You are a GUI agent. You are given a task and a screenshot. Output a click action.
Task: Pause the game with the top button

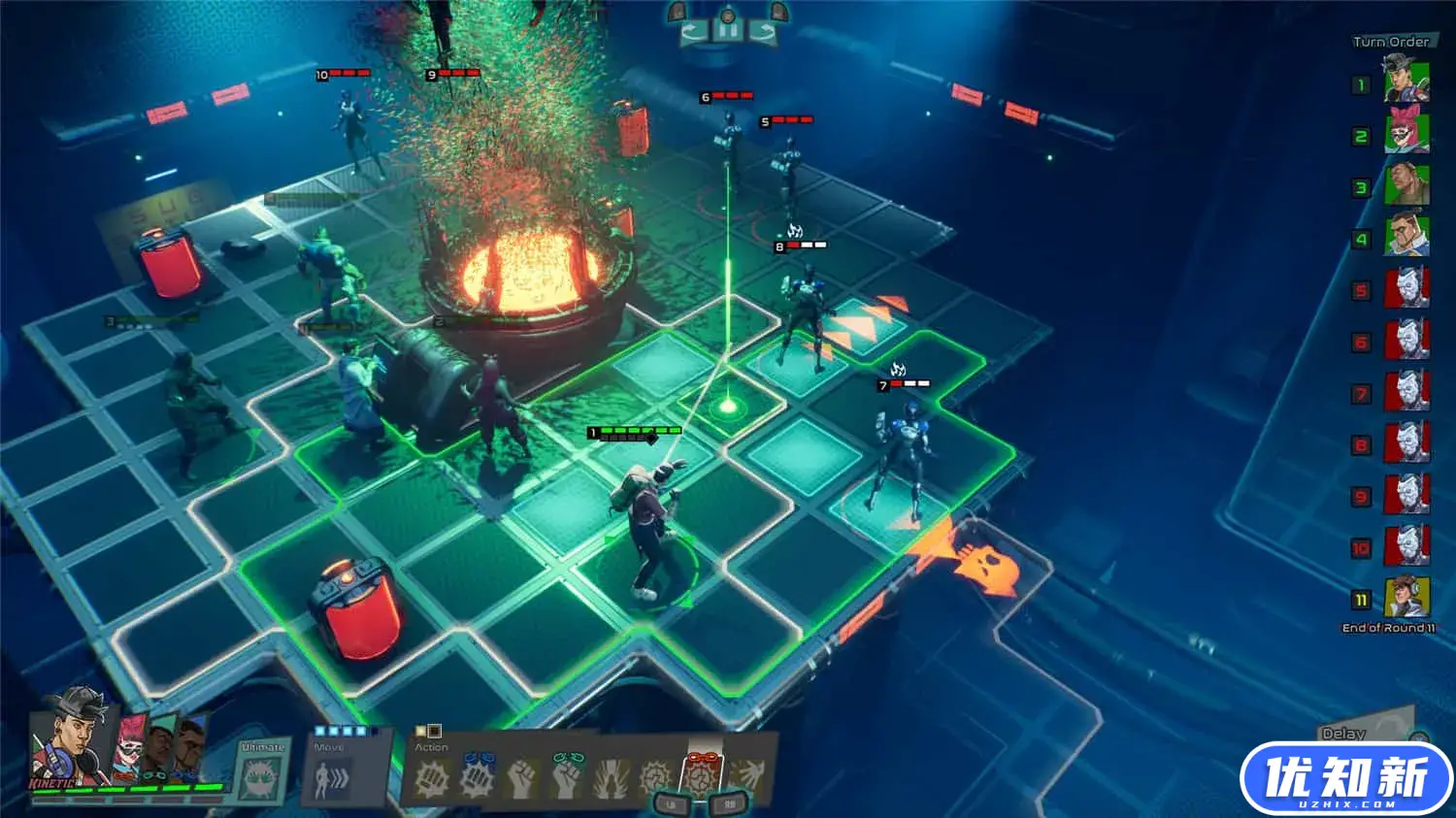tap(728, 29)
